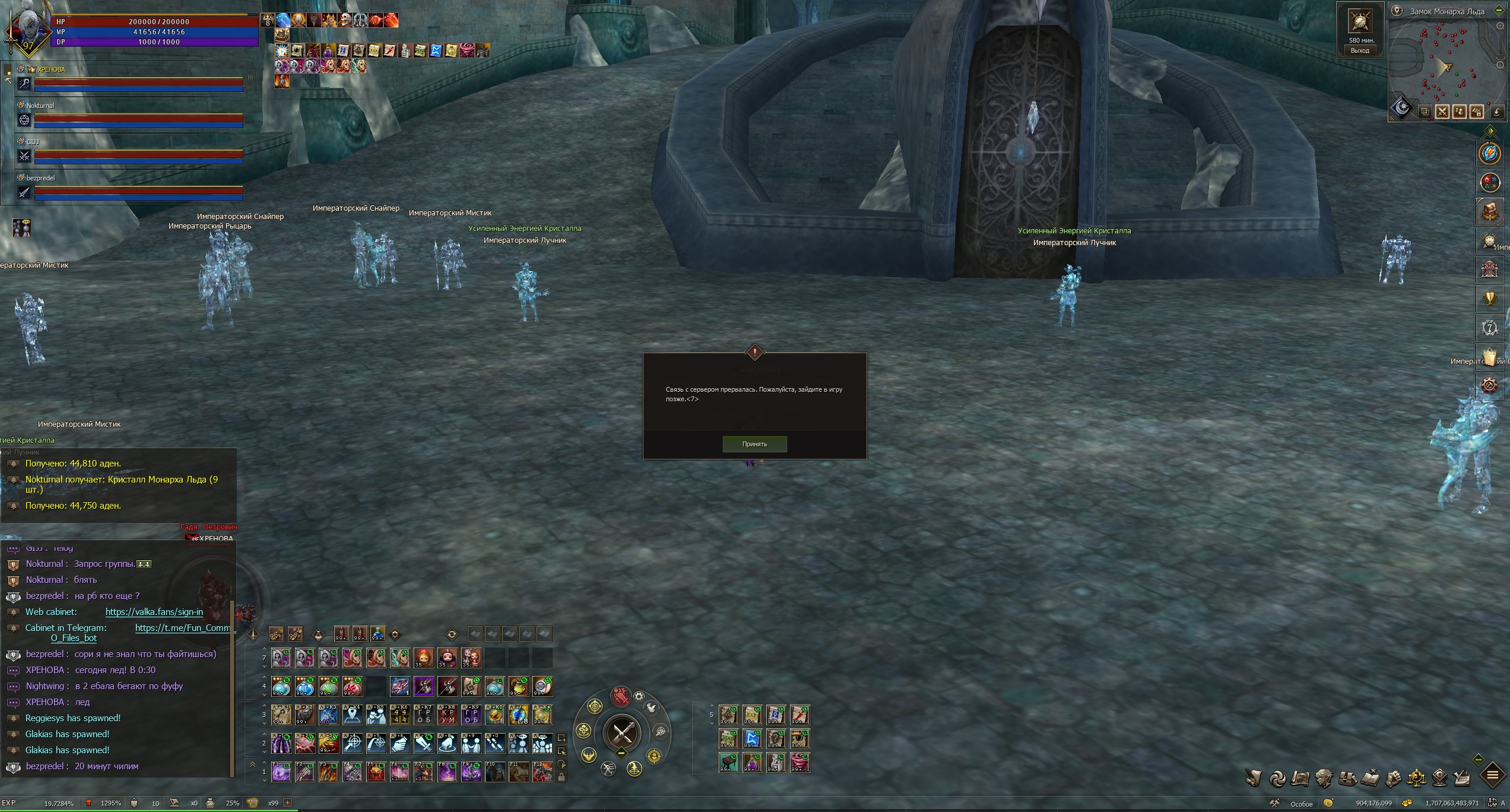The height and width of the screenshot is (812, 1510).
Task: Toggle the hotbar lock padlock icon
Action: click(562, 777)
